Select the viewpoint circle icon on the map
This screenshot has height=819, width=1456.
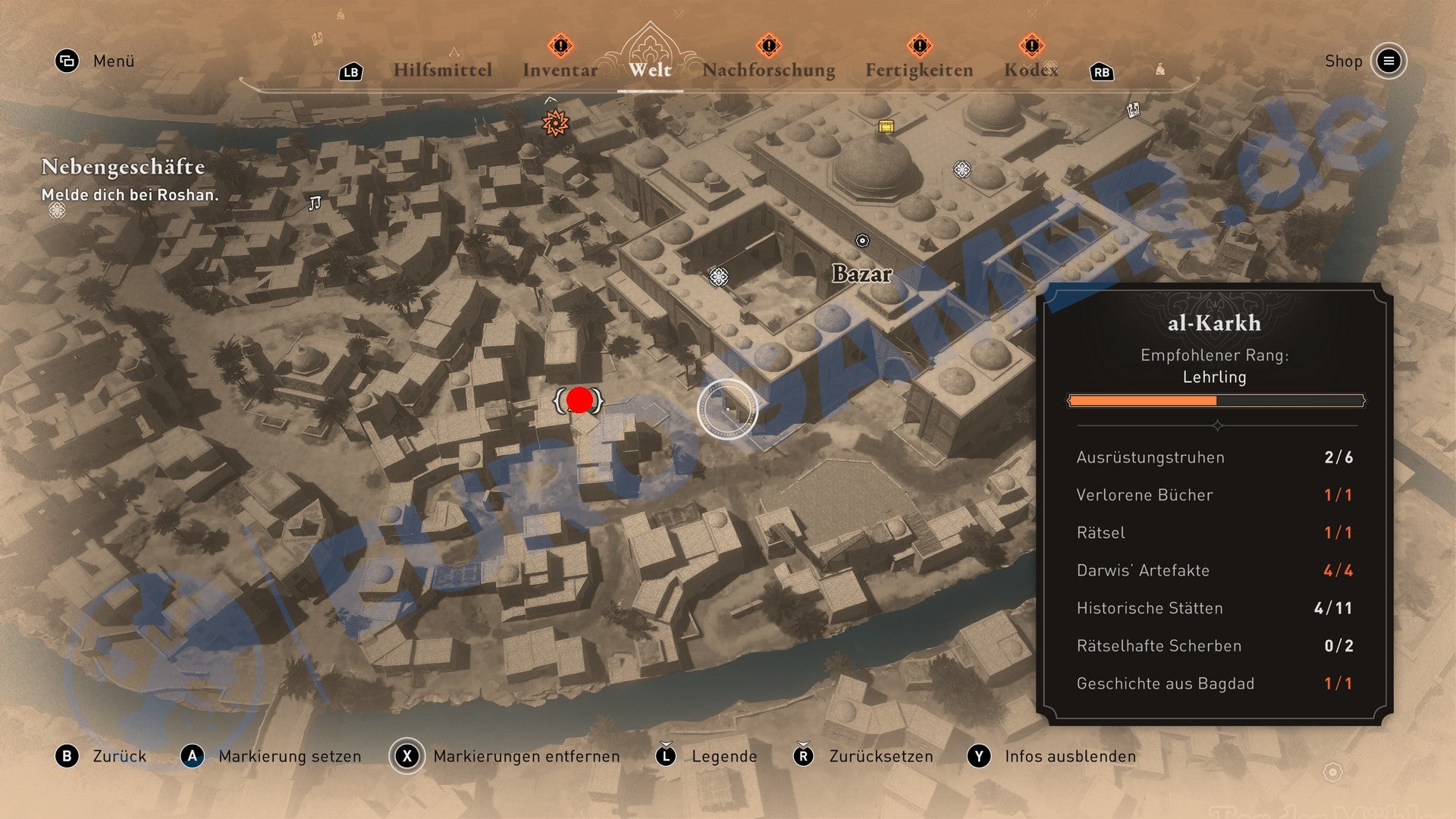point(726,408)
